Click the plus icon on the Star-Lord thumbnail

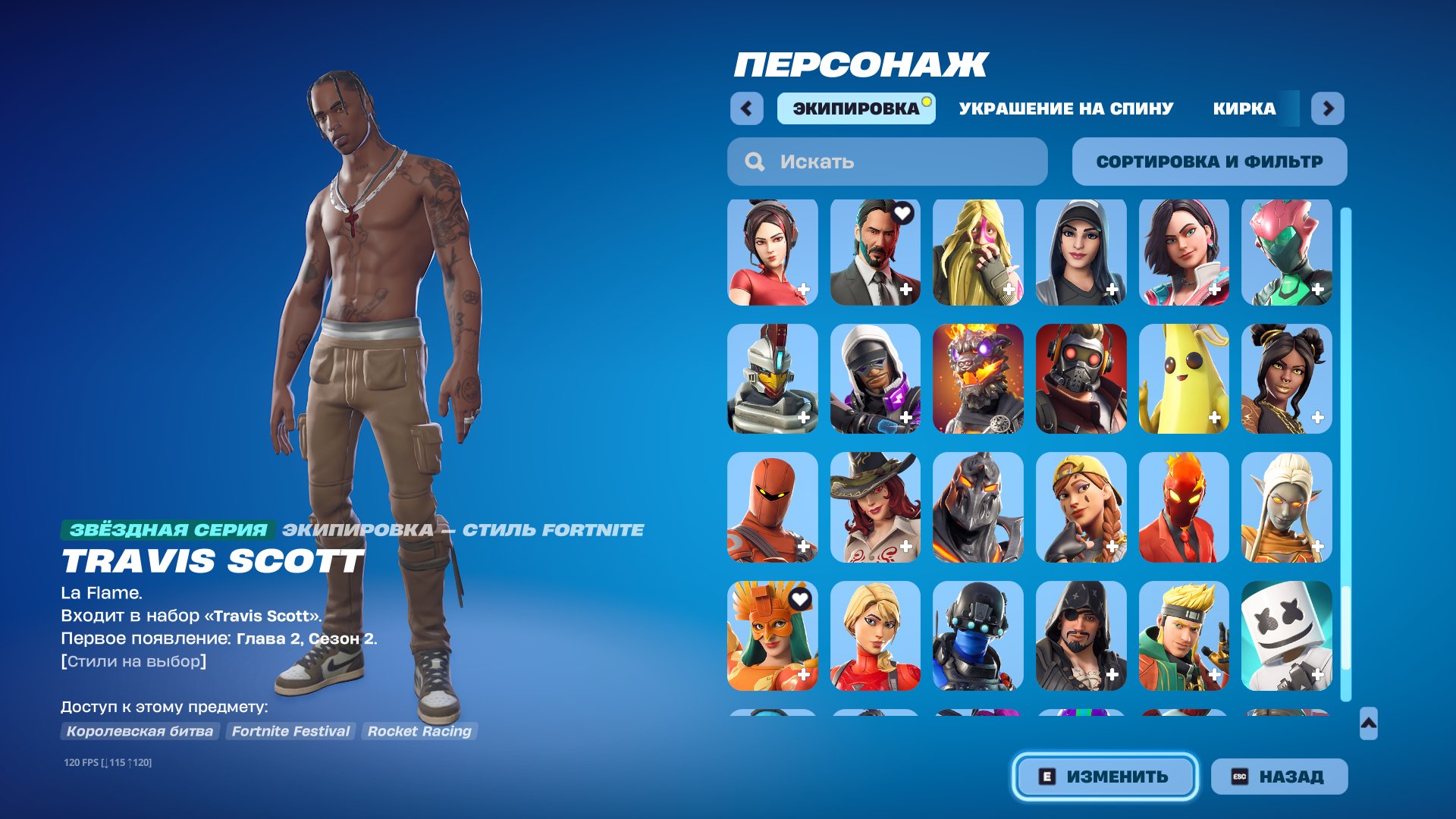click(x=1109, y=416)
